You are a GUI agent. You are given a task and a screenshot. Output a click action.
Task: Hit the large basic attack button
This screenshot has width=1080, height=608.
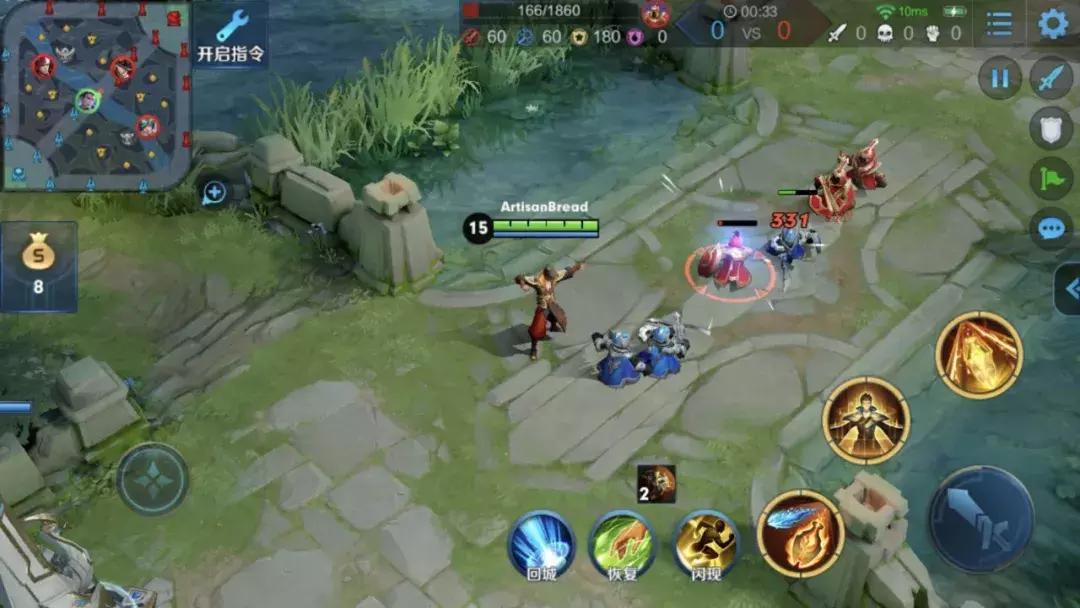pyautogui.click(x=980, y=518)
